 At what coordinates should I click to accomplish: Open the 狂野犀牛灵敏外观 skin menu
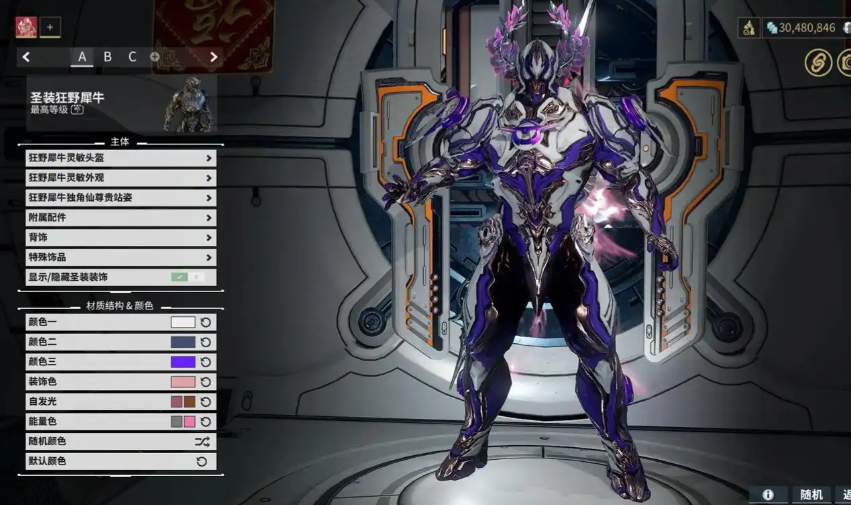point(120,178)
